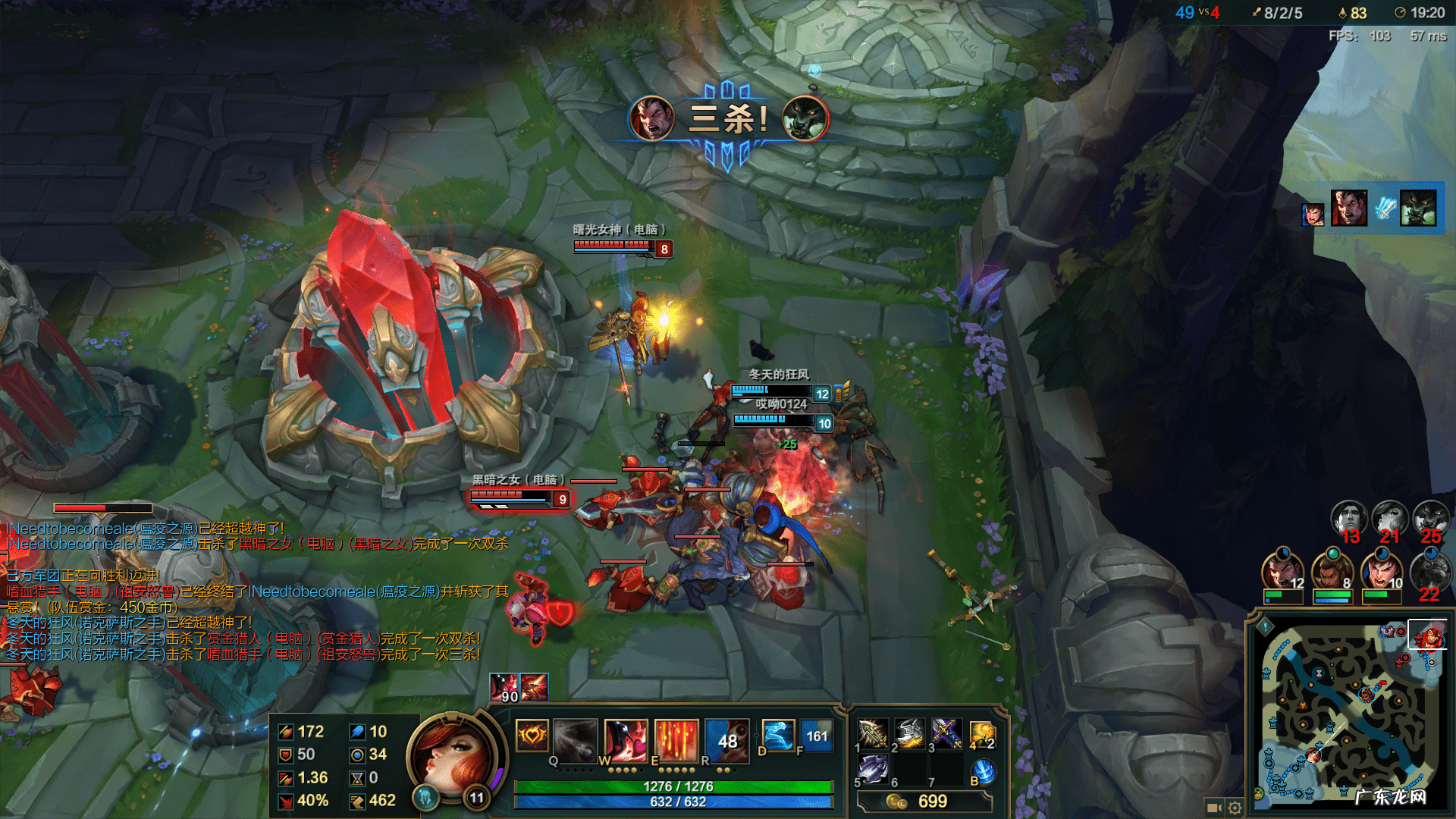Image resolution: width=1456 pixels, height=819 pixels.
Task: Select the item in inventory slot 2
Action: [909, 733]
